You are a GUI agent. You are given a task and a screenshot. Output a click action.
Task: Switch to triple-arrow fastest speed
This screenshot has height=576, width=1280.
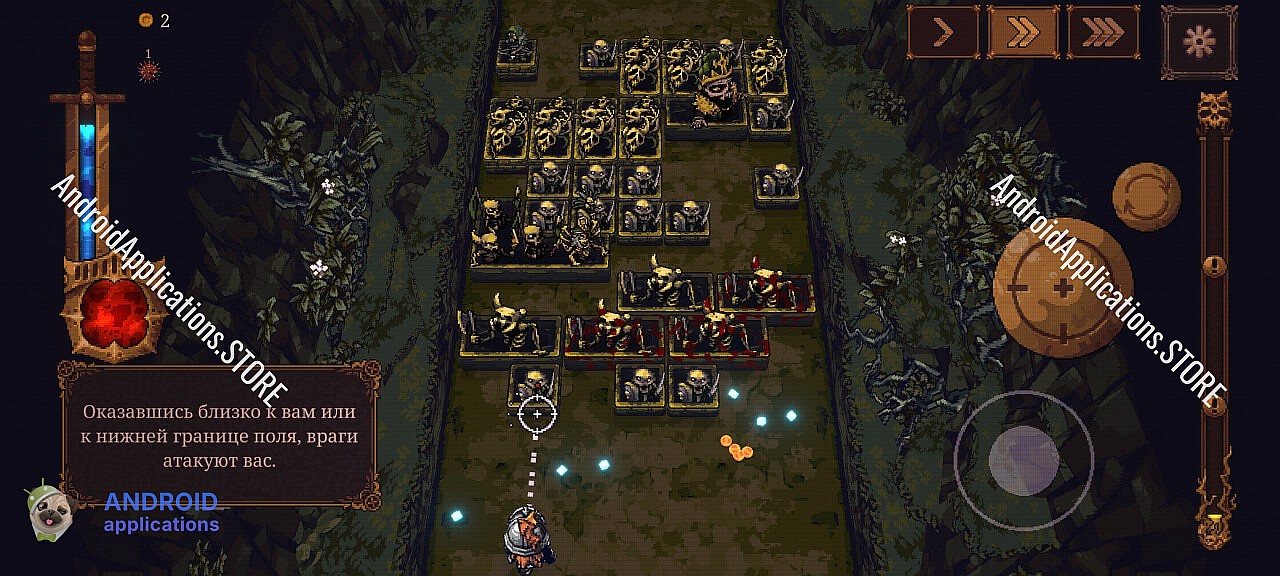(1103, 33)
